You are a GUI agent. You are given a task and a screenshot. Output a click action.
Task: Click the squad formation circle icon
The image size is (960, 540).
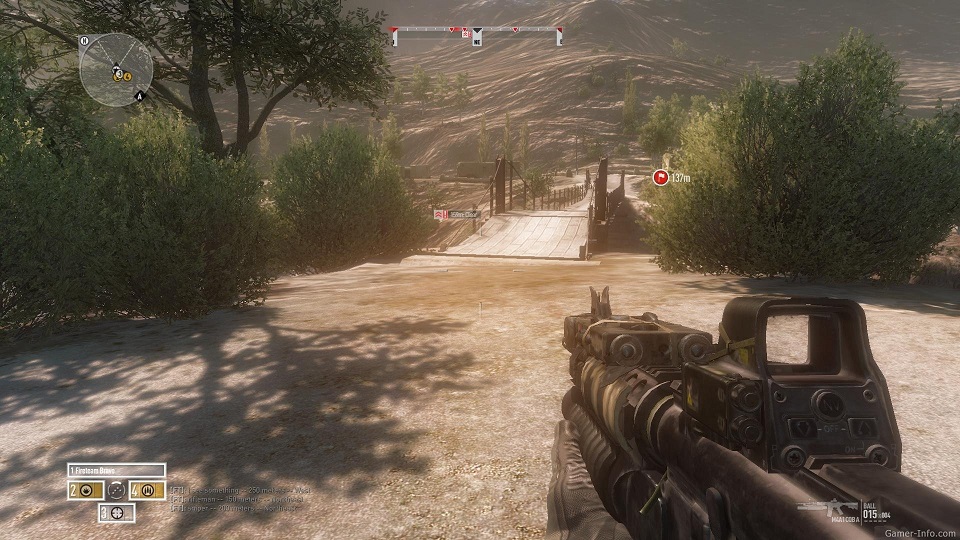(x=116, y=491)
